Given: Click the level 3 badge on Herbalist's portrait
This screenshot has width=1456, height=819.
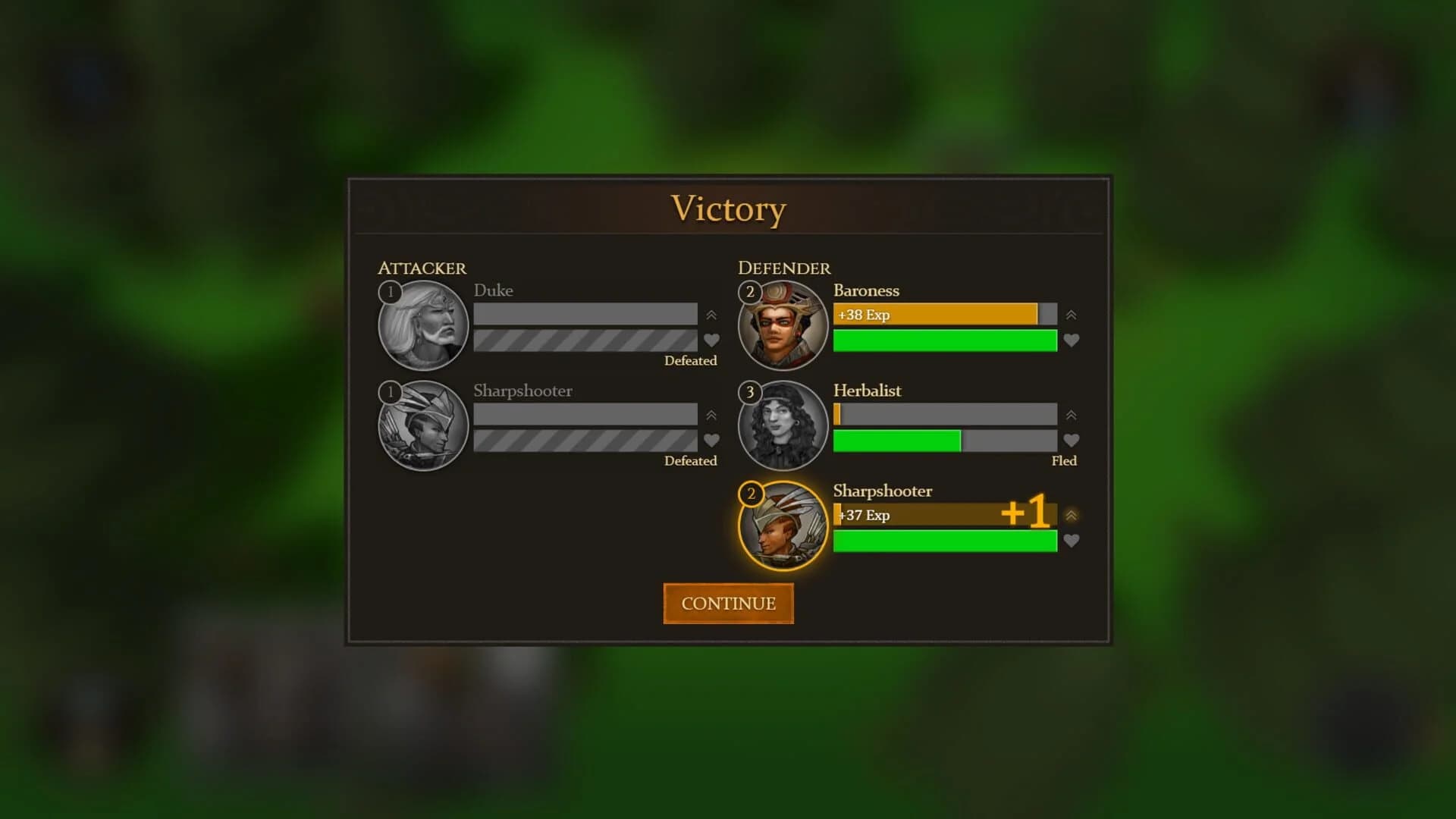Looking at the screenshot, I should tap(749, 392).
